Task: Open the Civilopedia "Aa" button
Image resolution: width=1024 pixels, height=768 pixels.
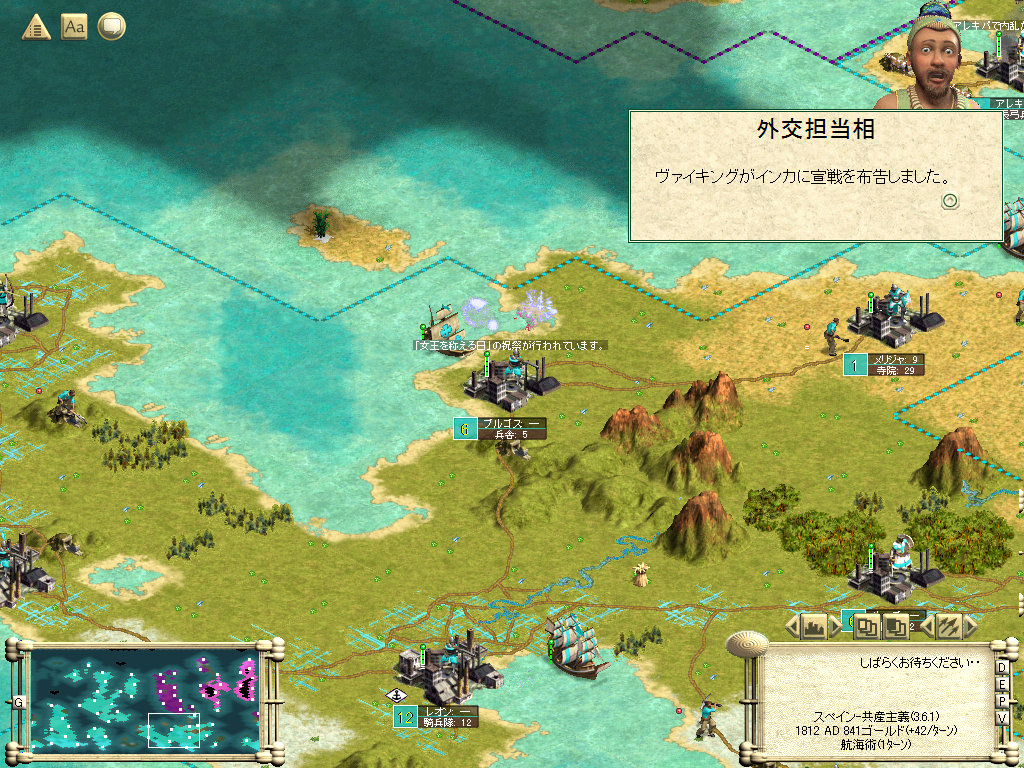Action: point(74,27)
